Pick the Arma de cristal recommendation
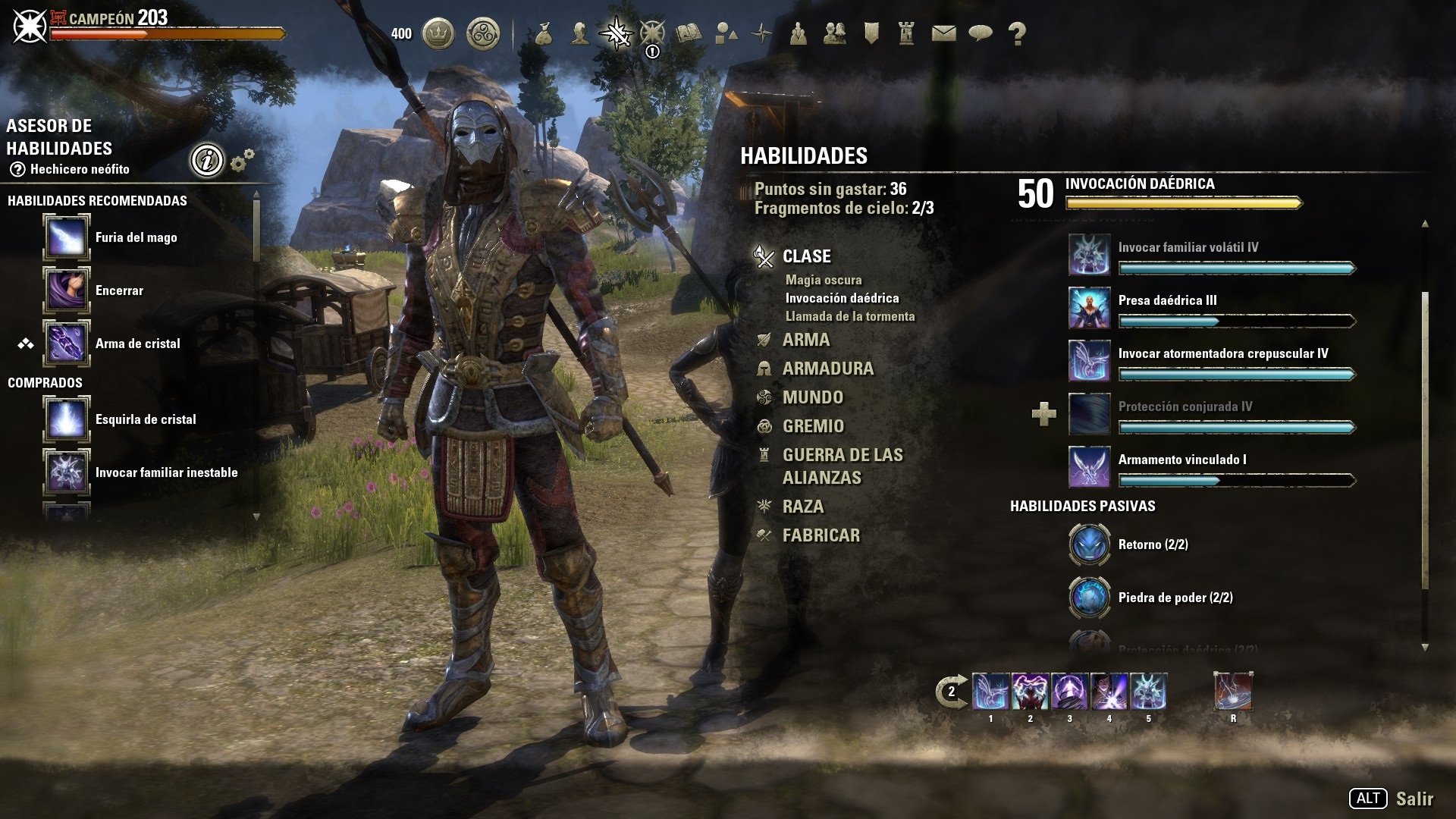The height and width of the screenshot is (819, 1456). click(x=67, y=344)
